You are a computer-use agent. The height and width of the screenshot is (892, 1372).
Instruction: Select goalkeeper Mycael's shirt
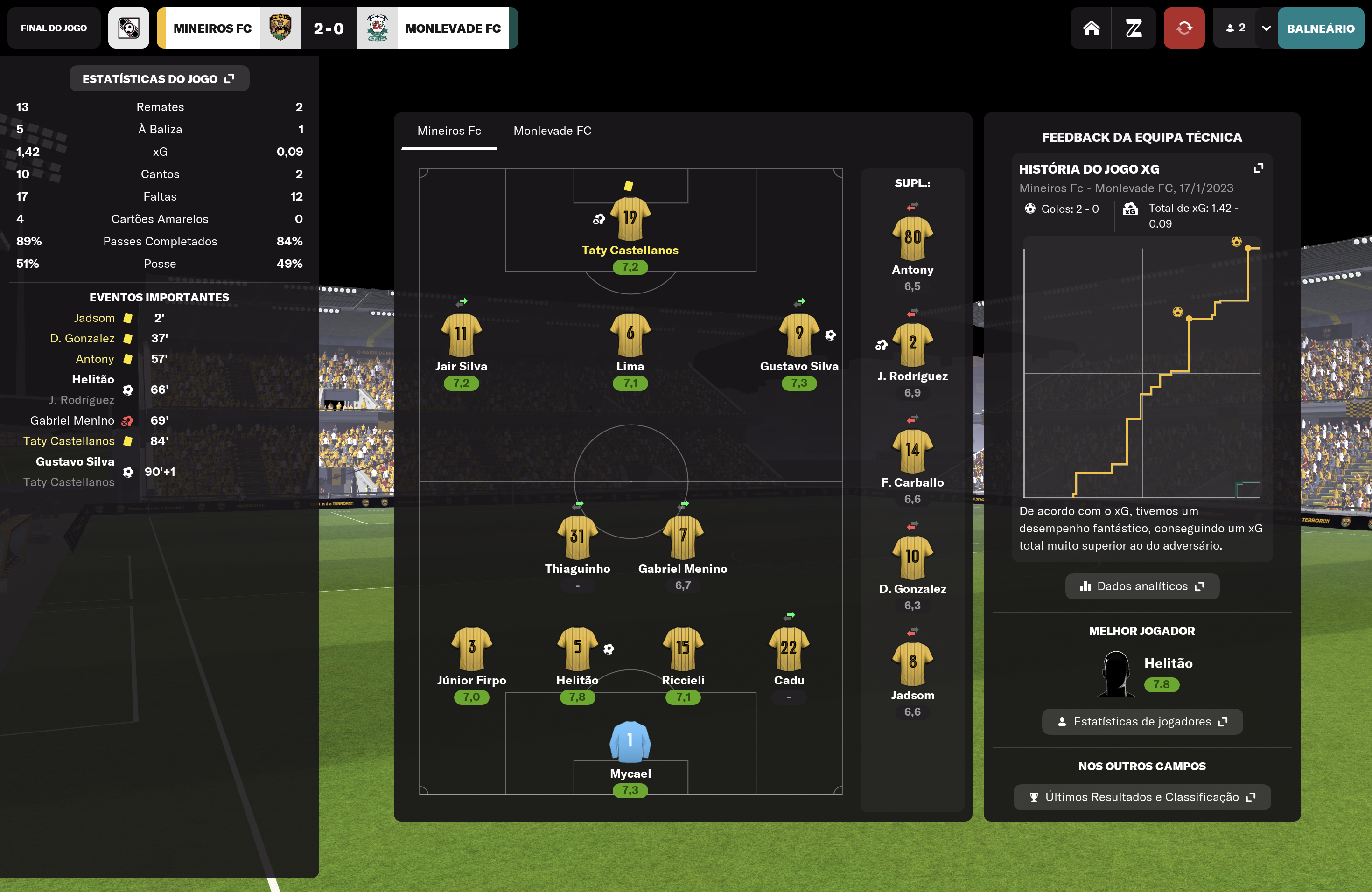click(630, 742)
